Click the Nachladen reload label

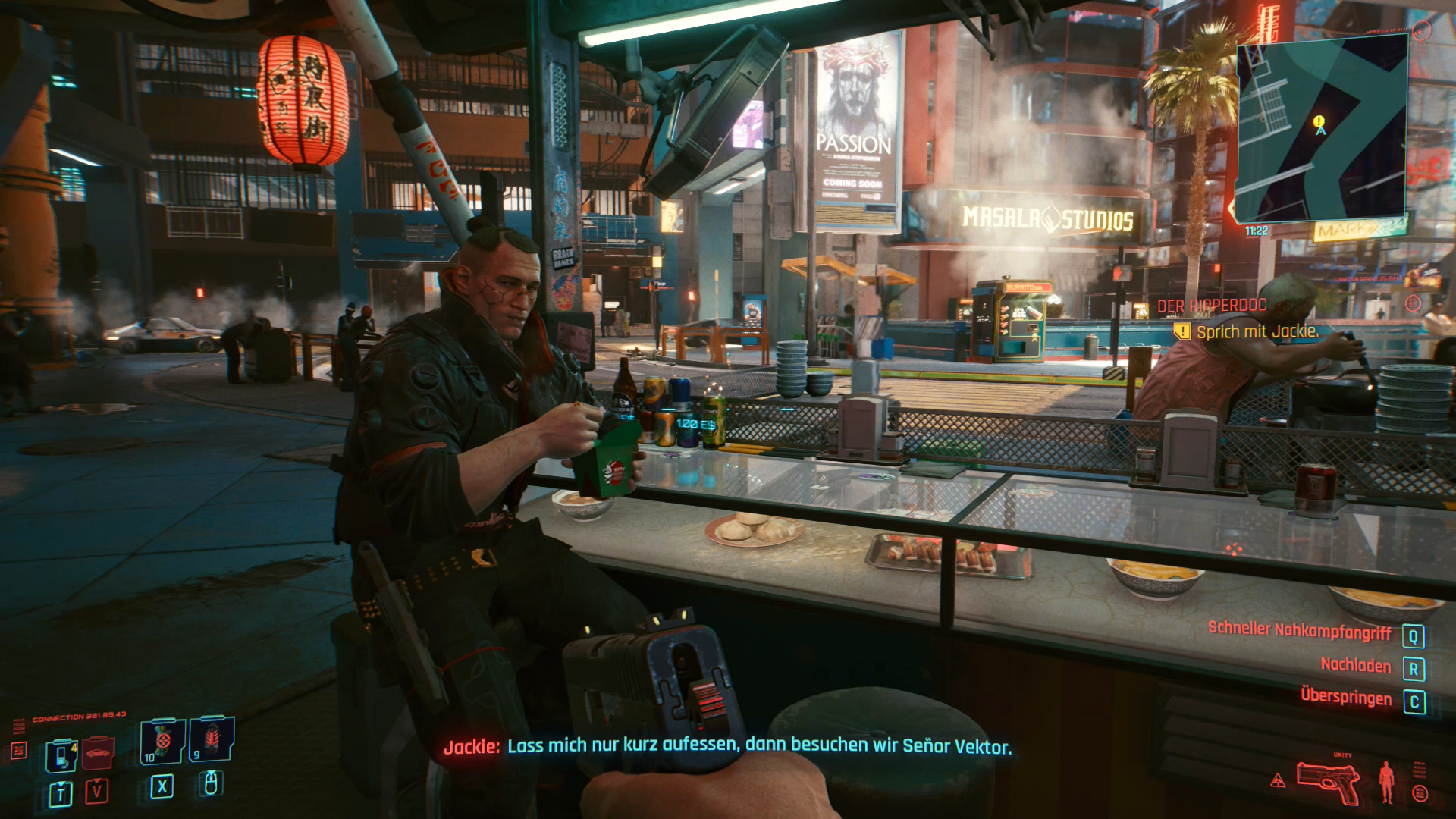[x=1356, y=665]
